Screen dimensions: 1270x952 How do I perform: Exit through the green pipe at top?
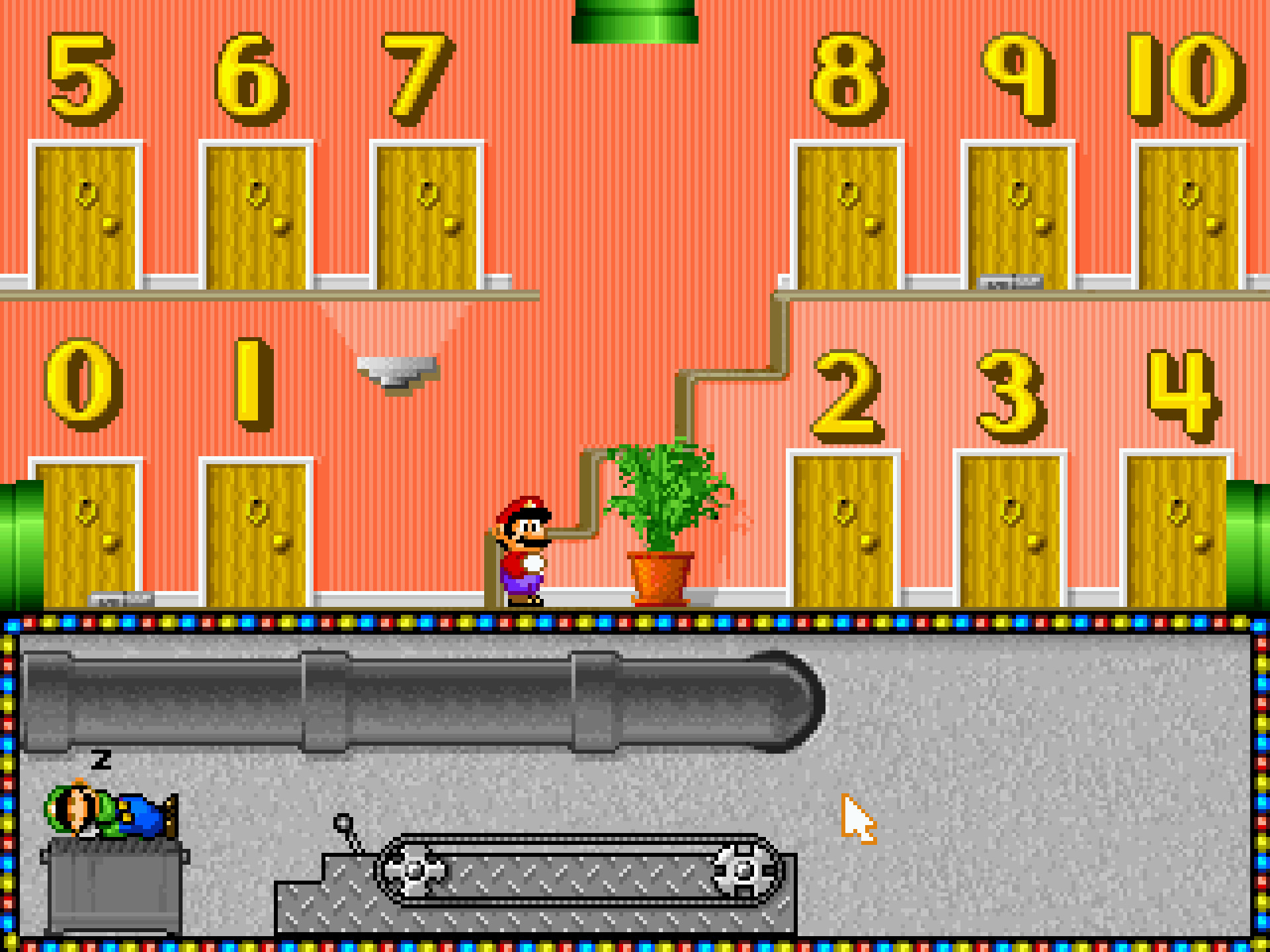coord(634,21)
